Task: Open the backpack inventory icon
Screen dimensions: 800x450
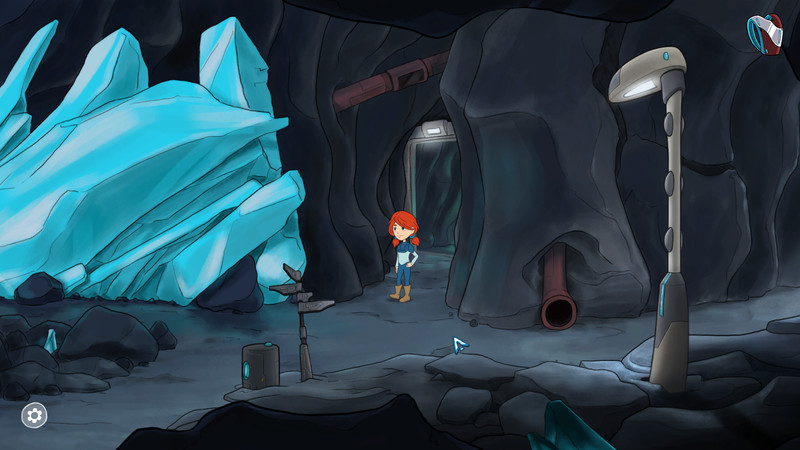Action: click(x=766, y=32)
